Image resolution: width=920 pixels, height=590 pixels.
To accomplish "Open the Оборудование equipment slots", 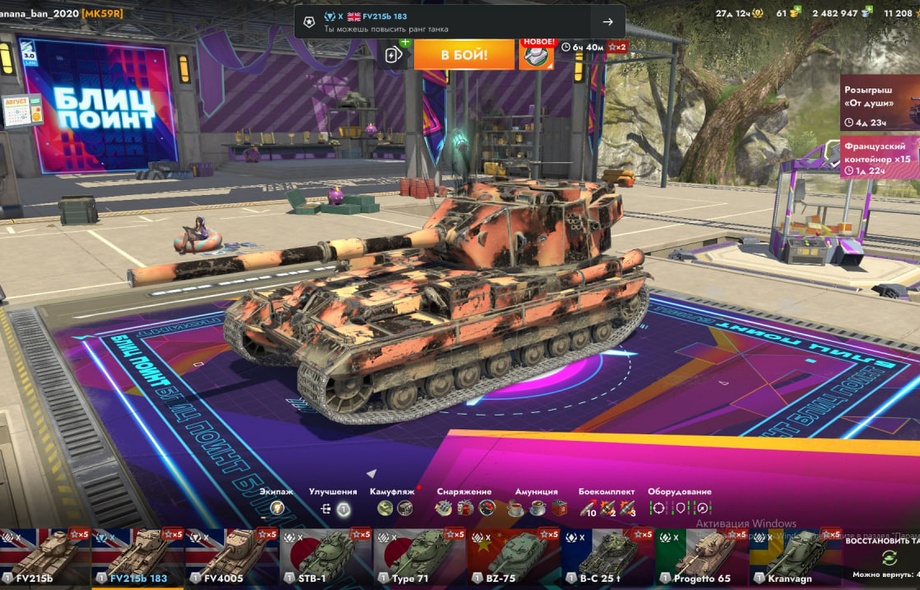I will click(x=680, y=508).
